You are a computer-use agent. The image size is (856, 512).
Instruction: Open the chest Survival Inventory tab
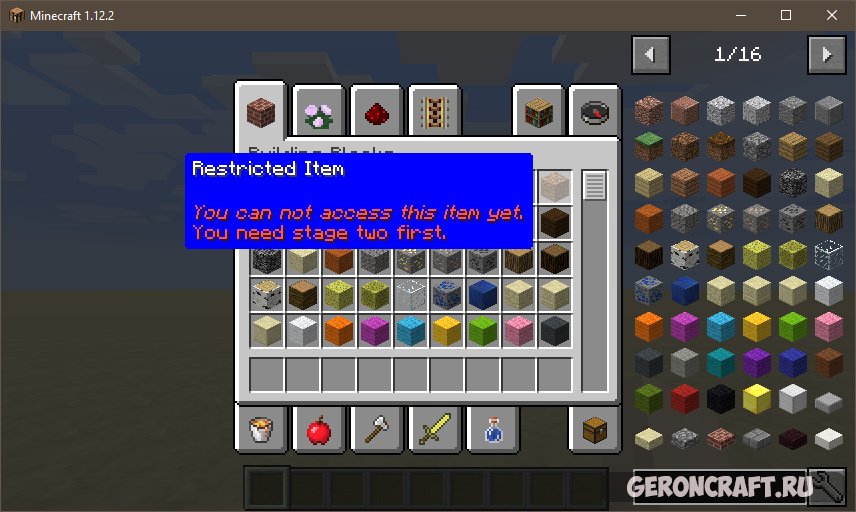pos(595,430)
